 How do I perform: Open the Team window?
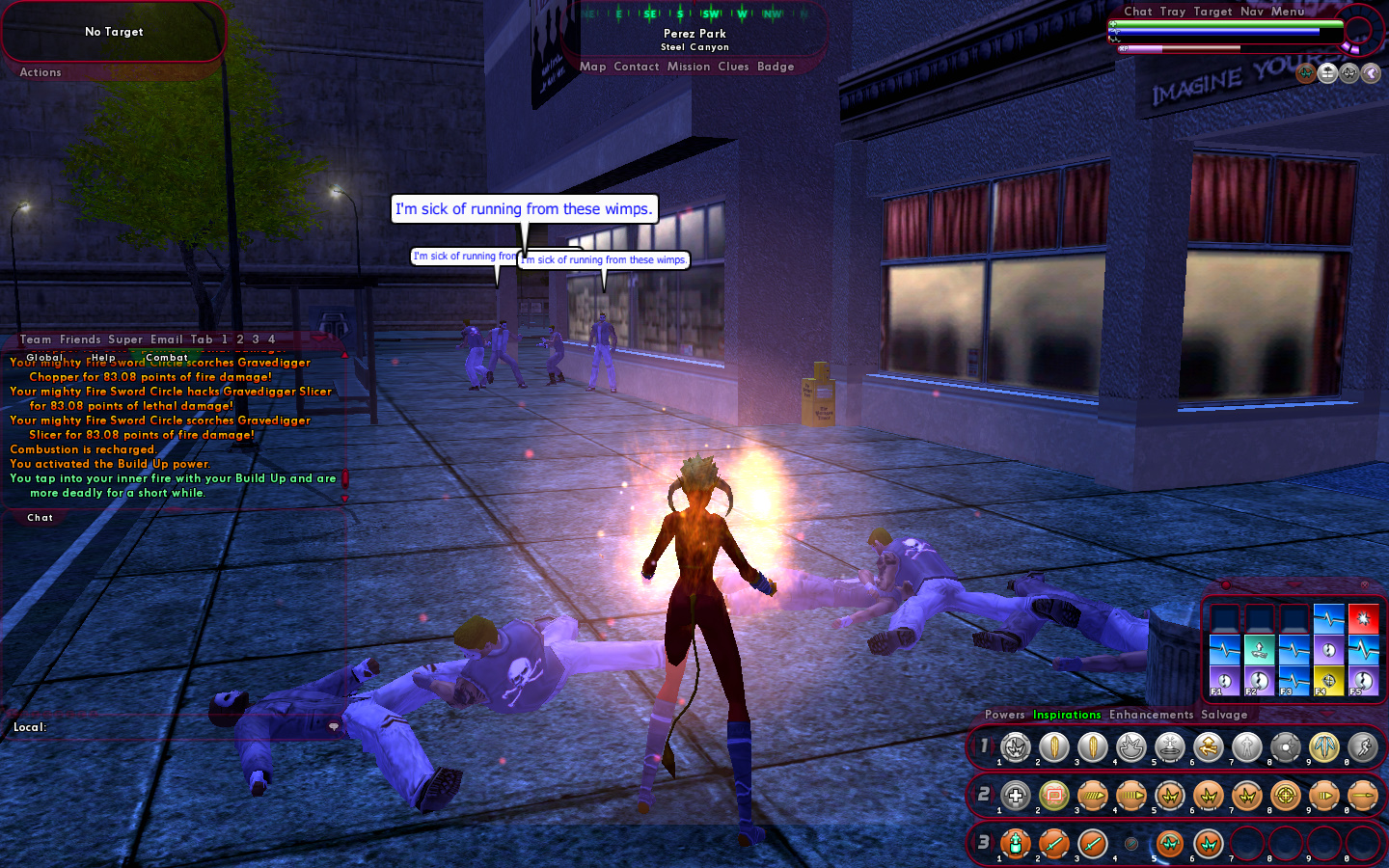point(36,339)
